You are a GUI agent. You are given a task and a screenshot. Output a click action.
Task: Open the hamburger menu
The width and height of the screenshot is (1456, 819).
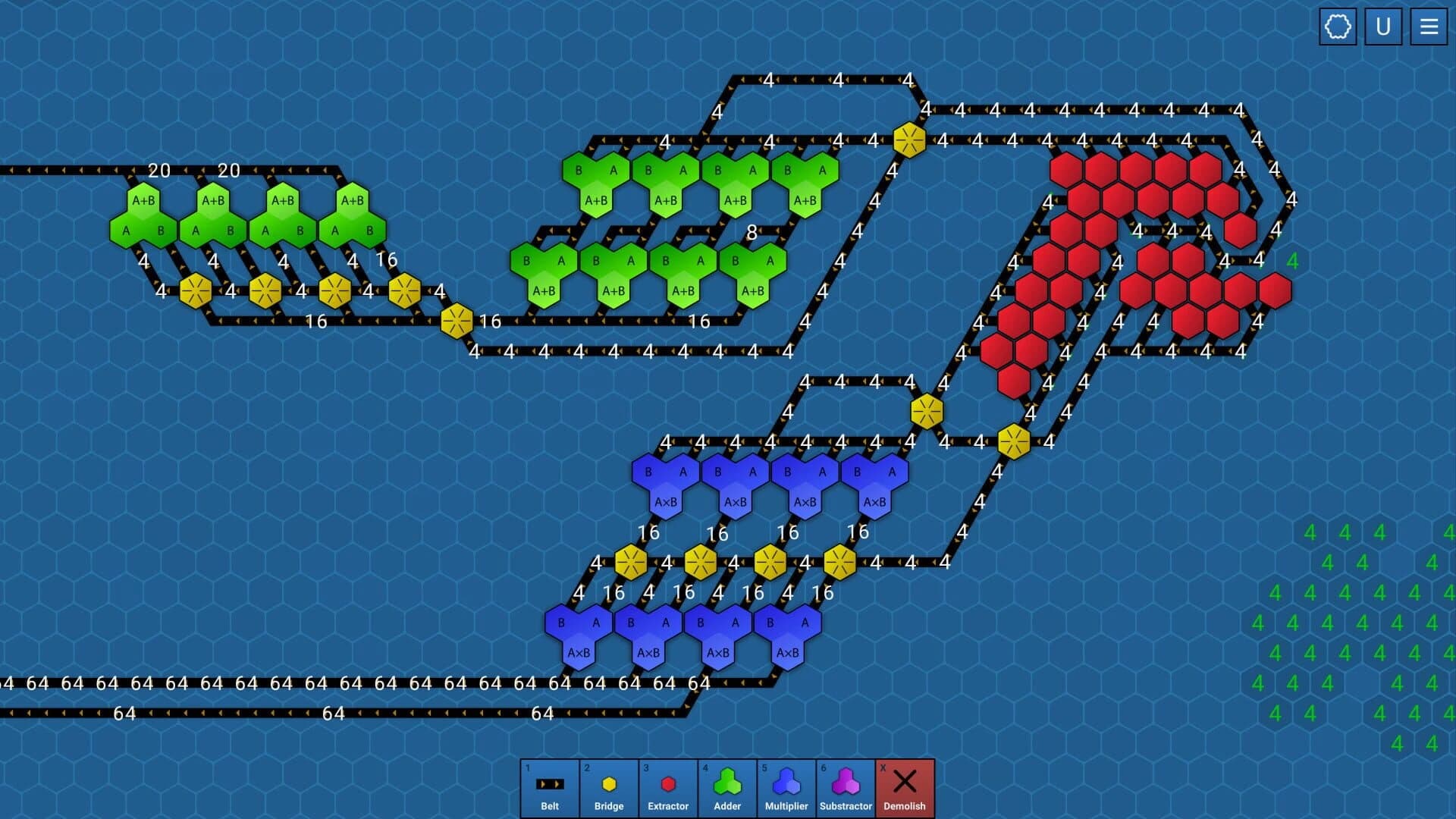[1428, 27]
